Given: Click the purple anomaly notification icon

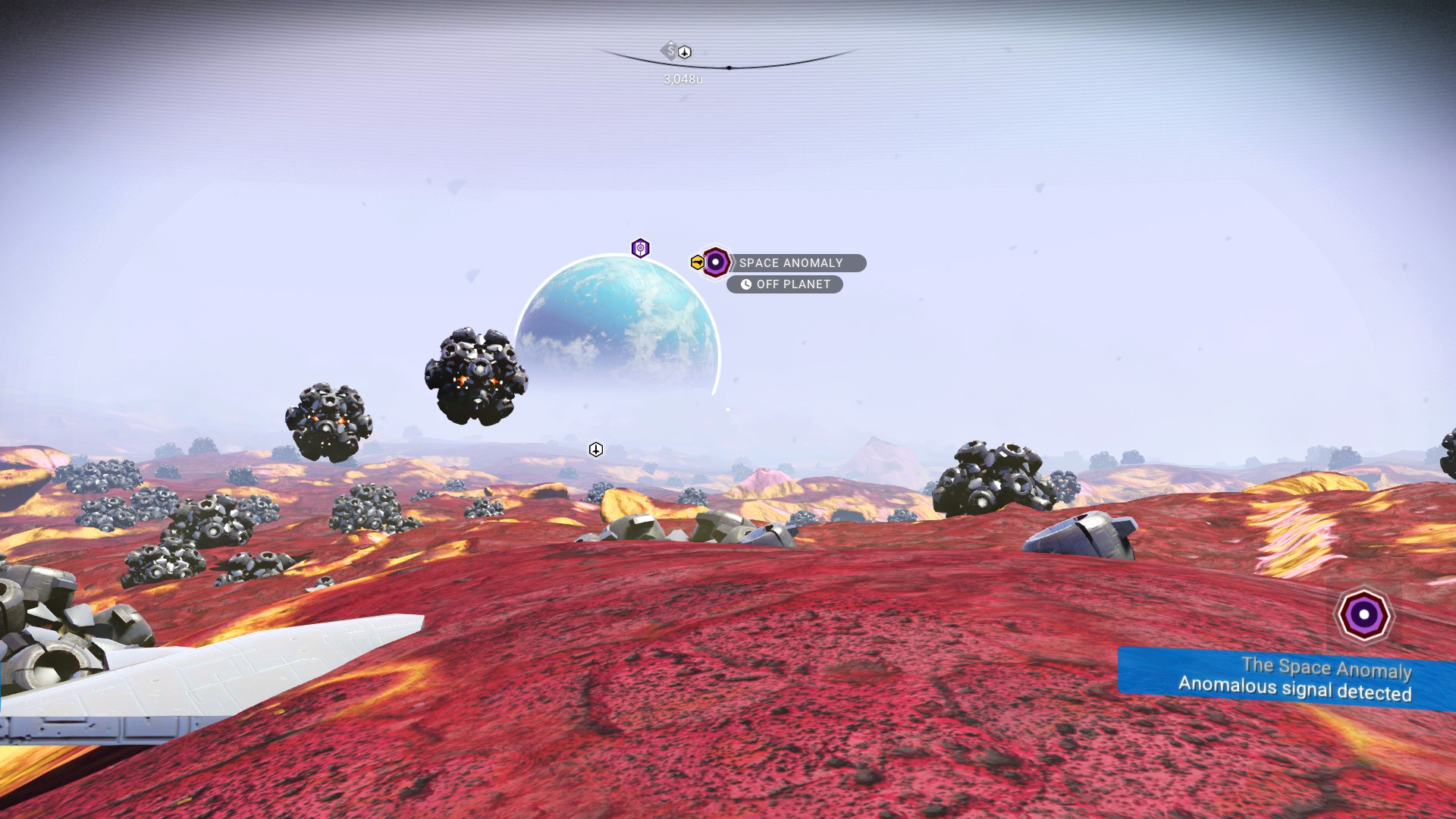Looking at the screenshot, I should pos(1363,615).
